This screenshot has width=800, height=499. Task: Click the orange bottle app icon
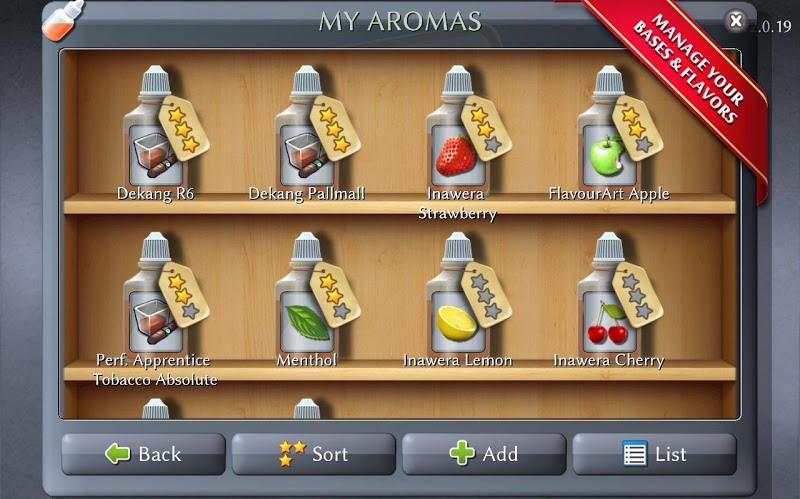click(56, 18)
